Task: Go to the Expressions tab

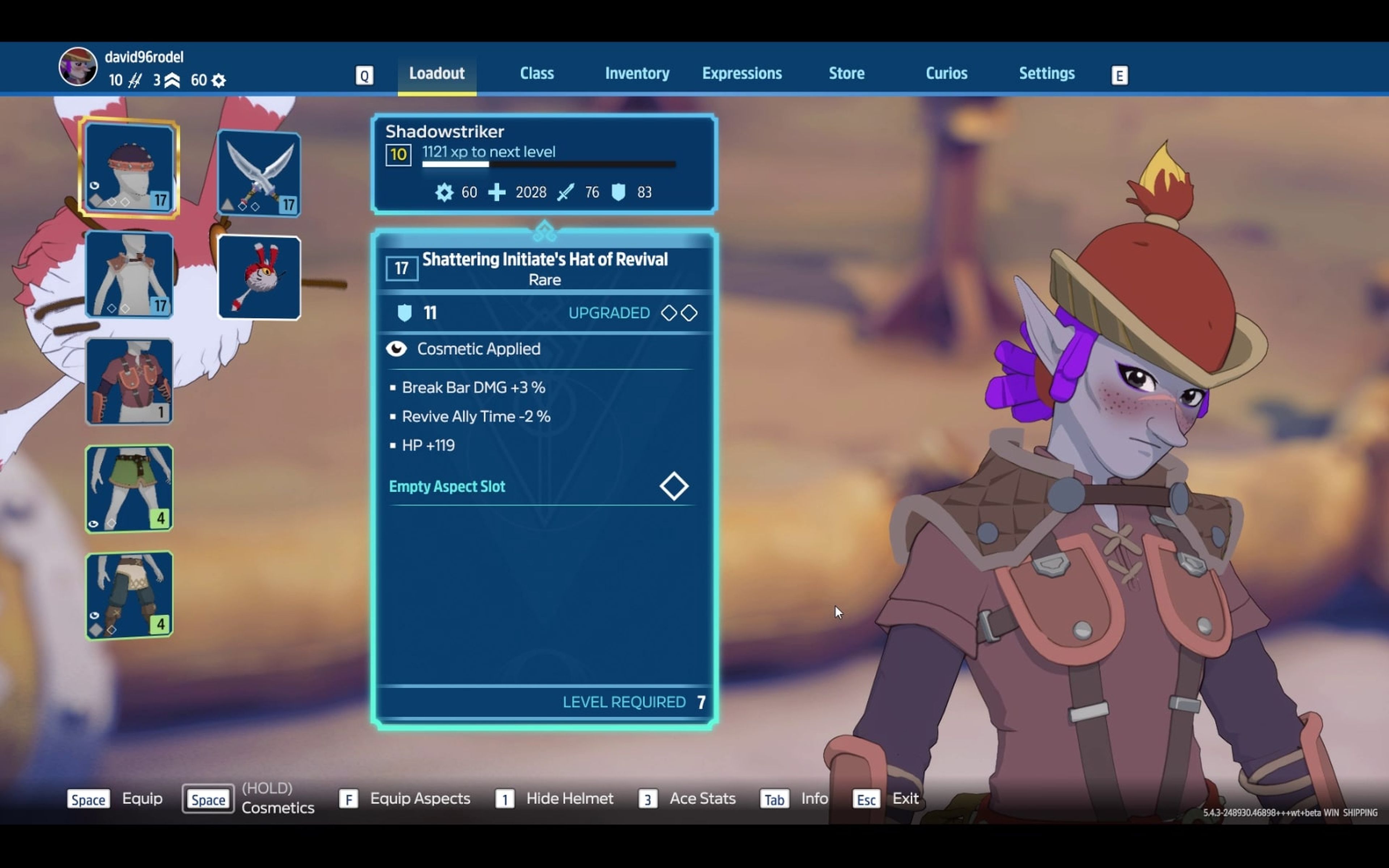Action: tap(742, 73)
